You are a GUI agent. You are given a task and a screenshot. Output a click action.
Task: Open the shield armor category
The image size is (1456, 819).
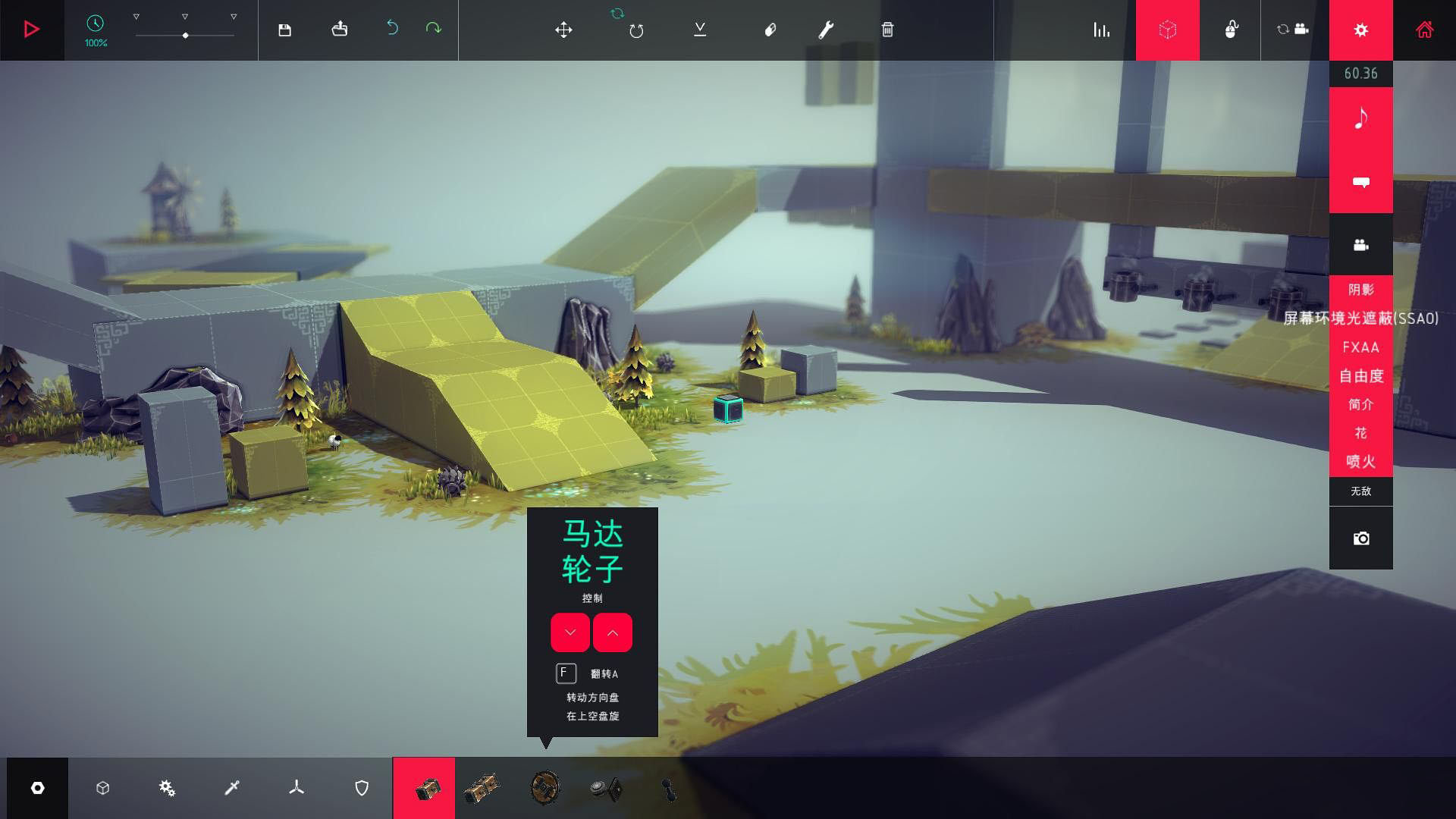click(362, 789)
